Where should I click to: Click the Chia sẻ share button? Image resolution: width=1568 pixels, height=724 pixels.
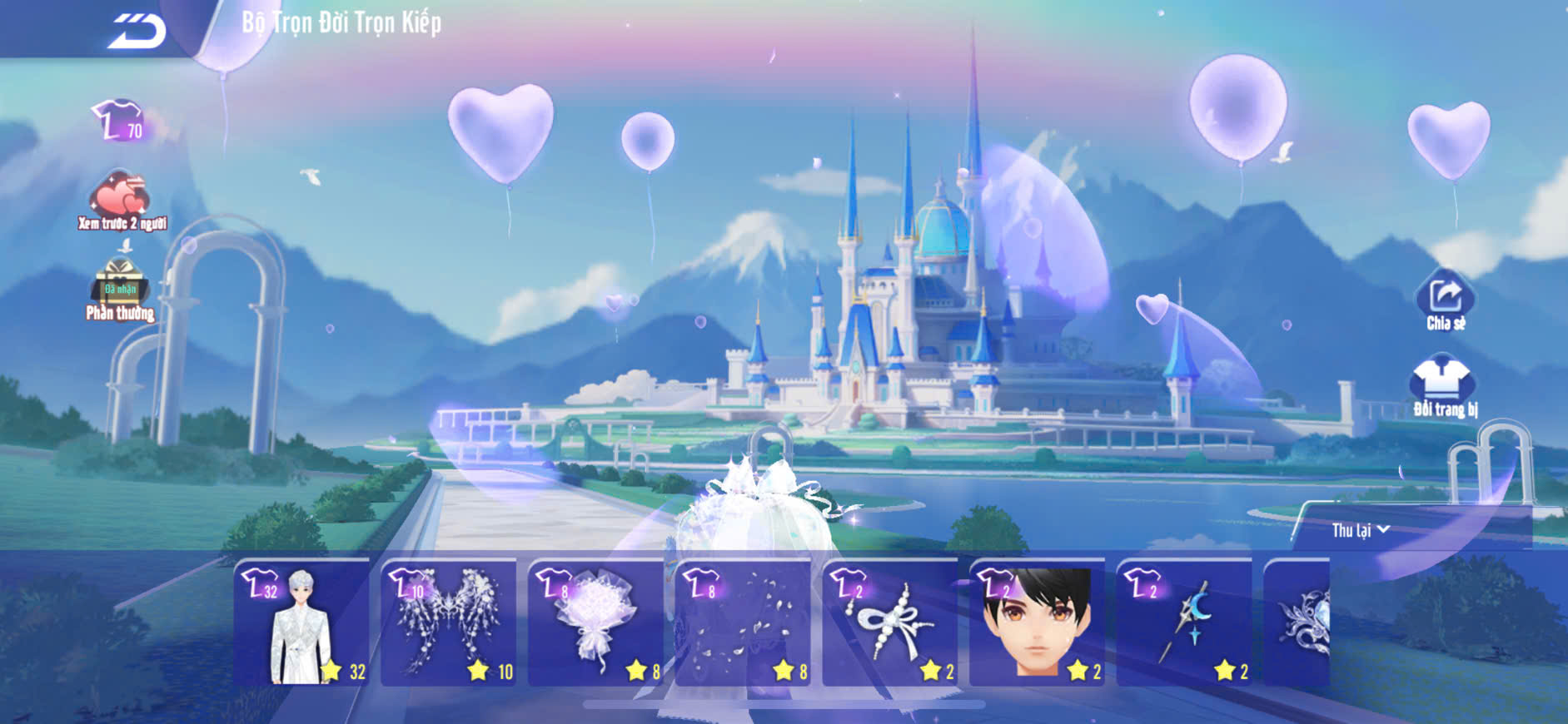[1445, 300]
